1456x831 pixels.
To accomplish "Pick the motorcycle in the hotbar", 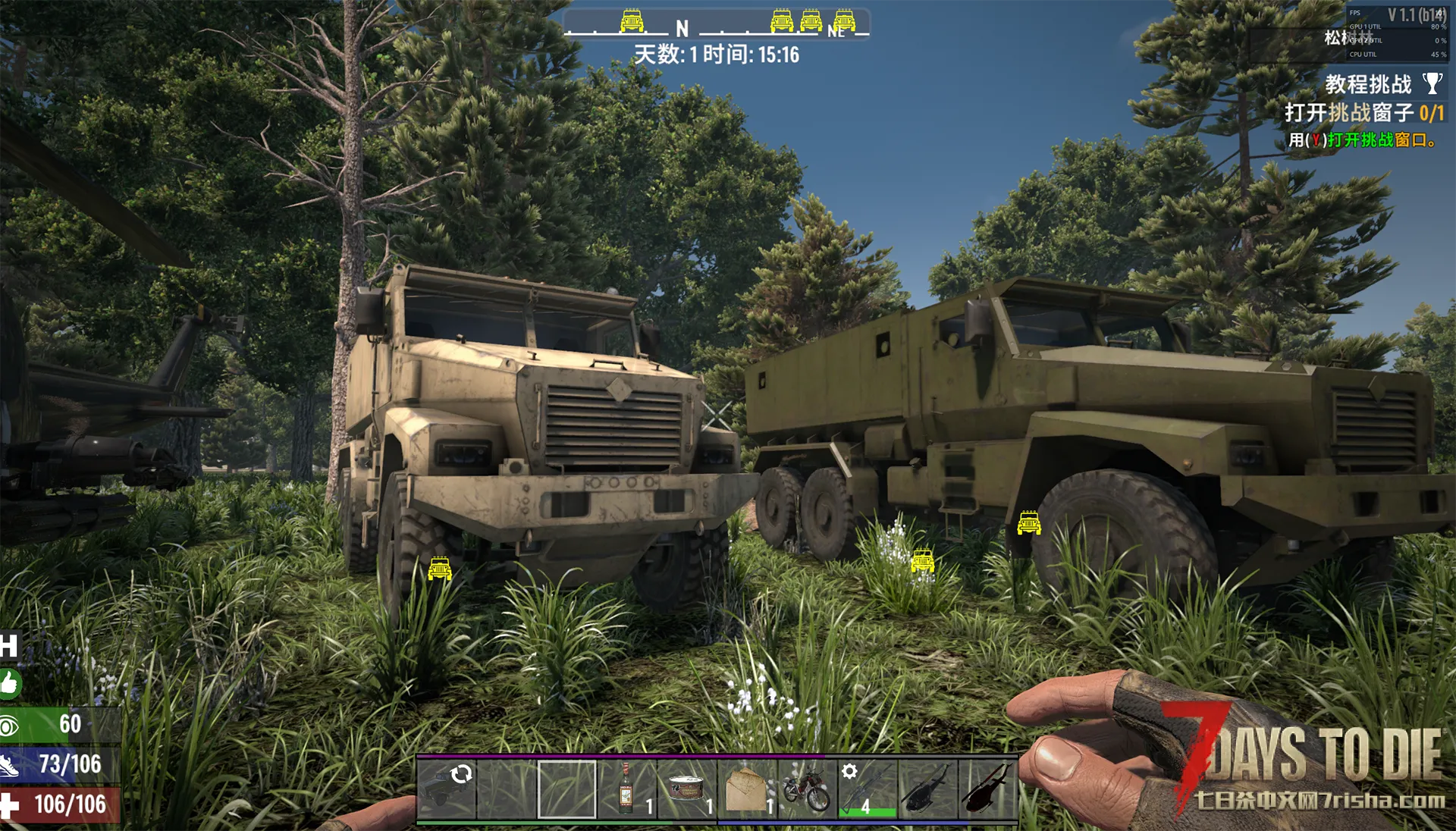I will tap(807, 789).
